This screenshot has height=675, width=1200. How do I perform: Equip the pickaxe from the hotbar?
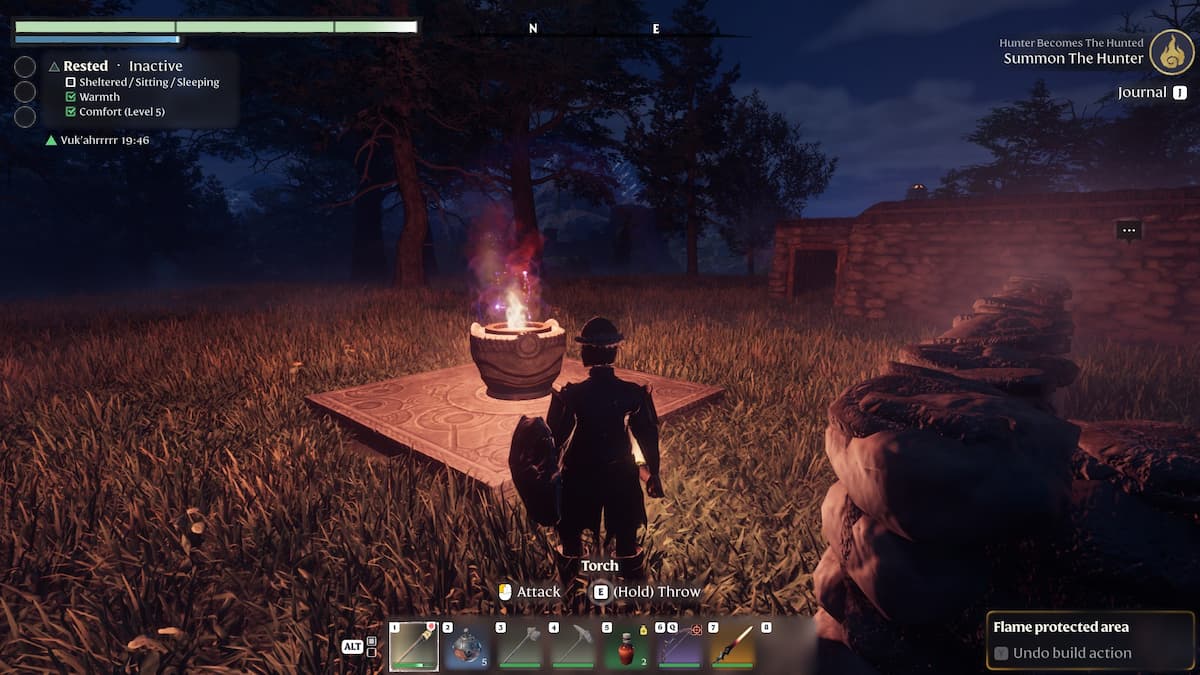click(x=573, y=646)
